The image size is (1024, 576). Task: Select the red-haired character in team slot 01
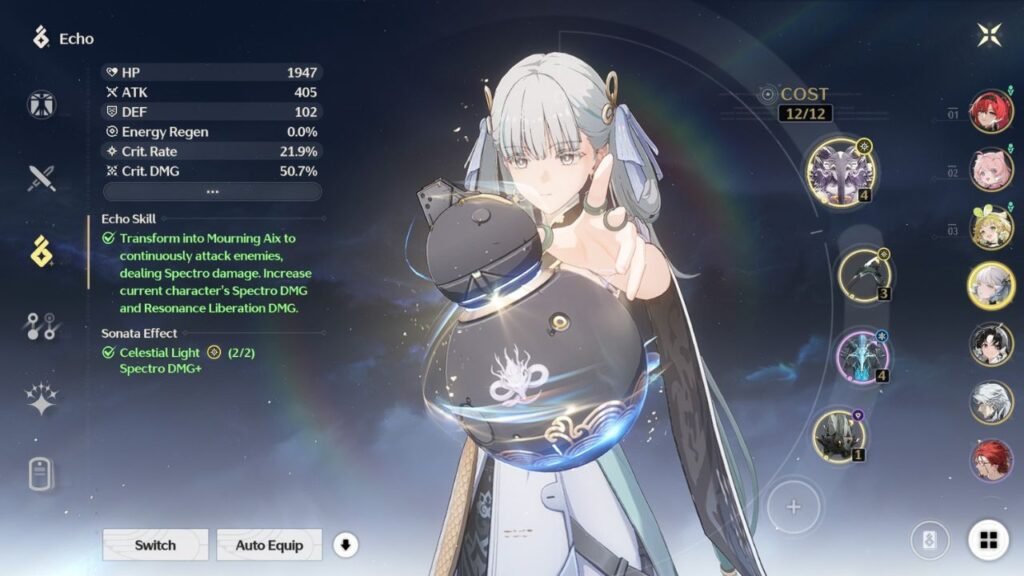[990, 111]
